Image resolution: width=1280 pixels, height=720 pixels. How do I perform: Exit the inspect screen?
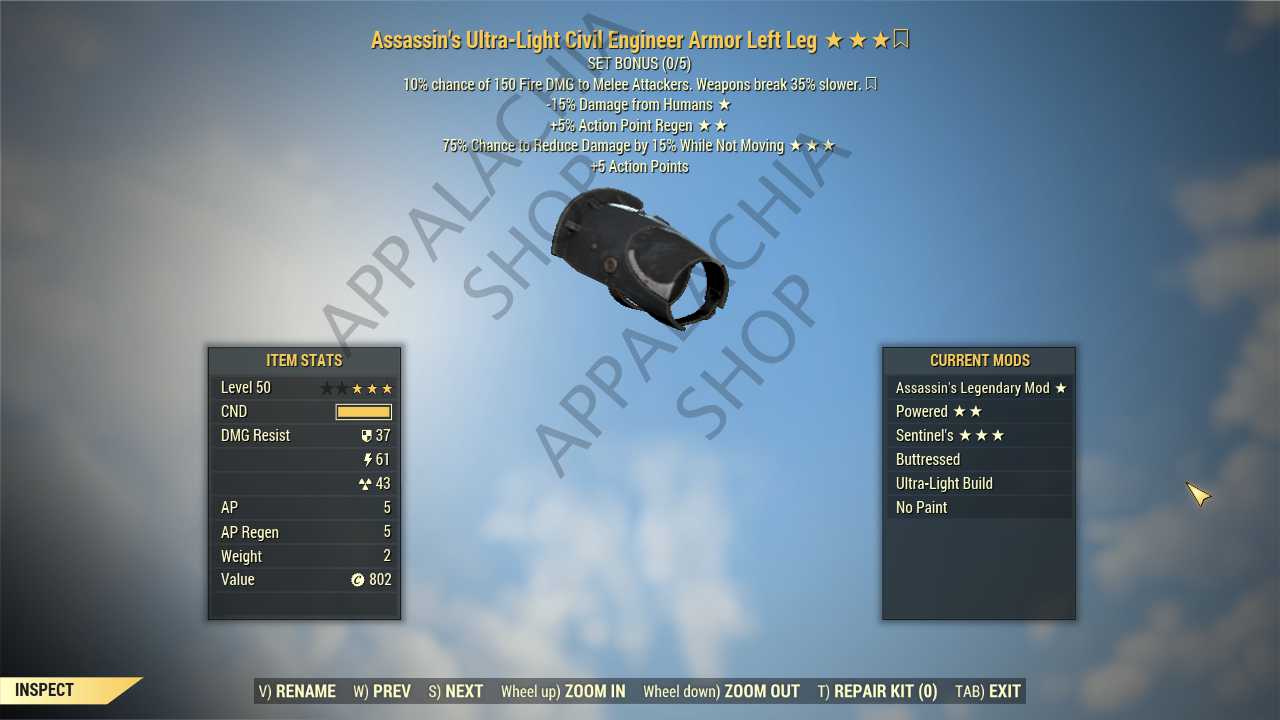click(988, 691)
